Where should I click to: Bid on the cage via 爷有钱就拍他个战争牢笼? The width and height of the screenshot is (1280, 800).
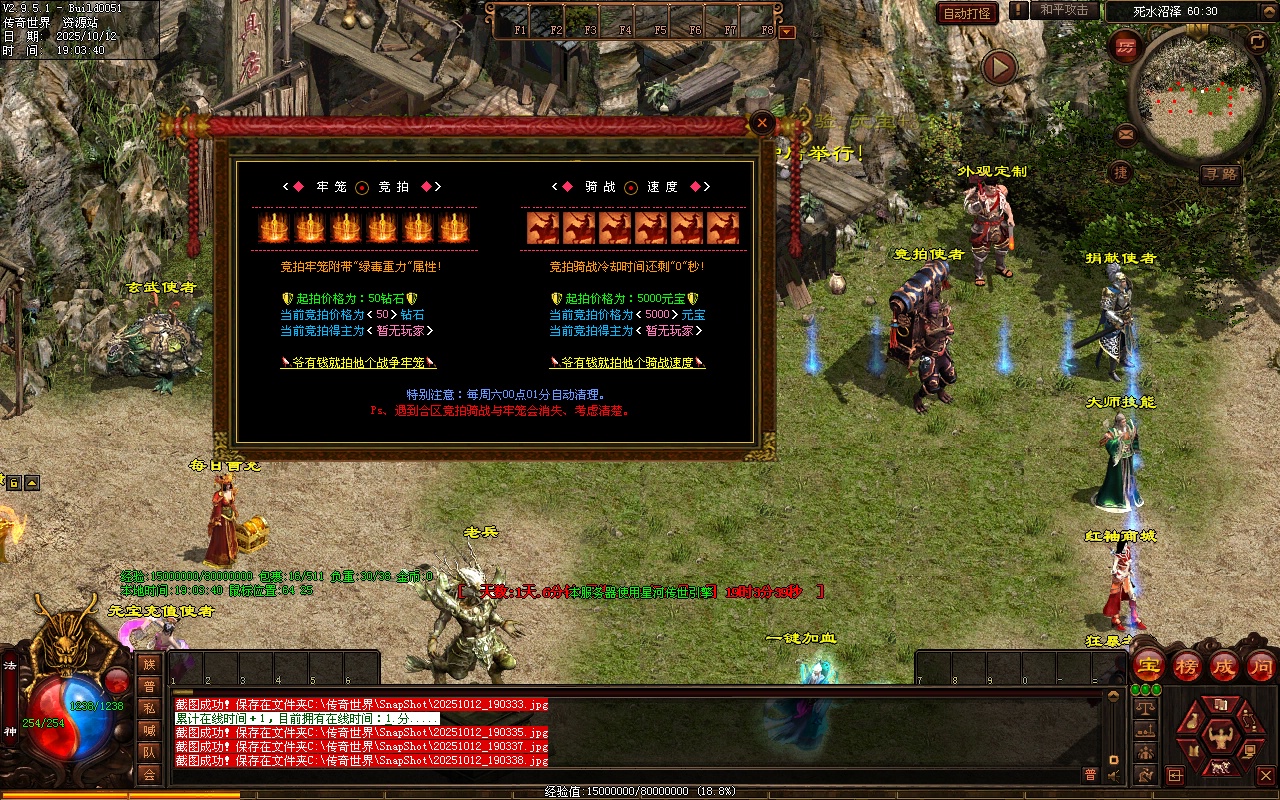tap(358, 363)
